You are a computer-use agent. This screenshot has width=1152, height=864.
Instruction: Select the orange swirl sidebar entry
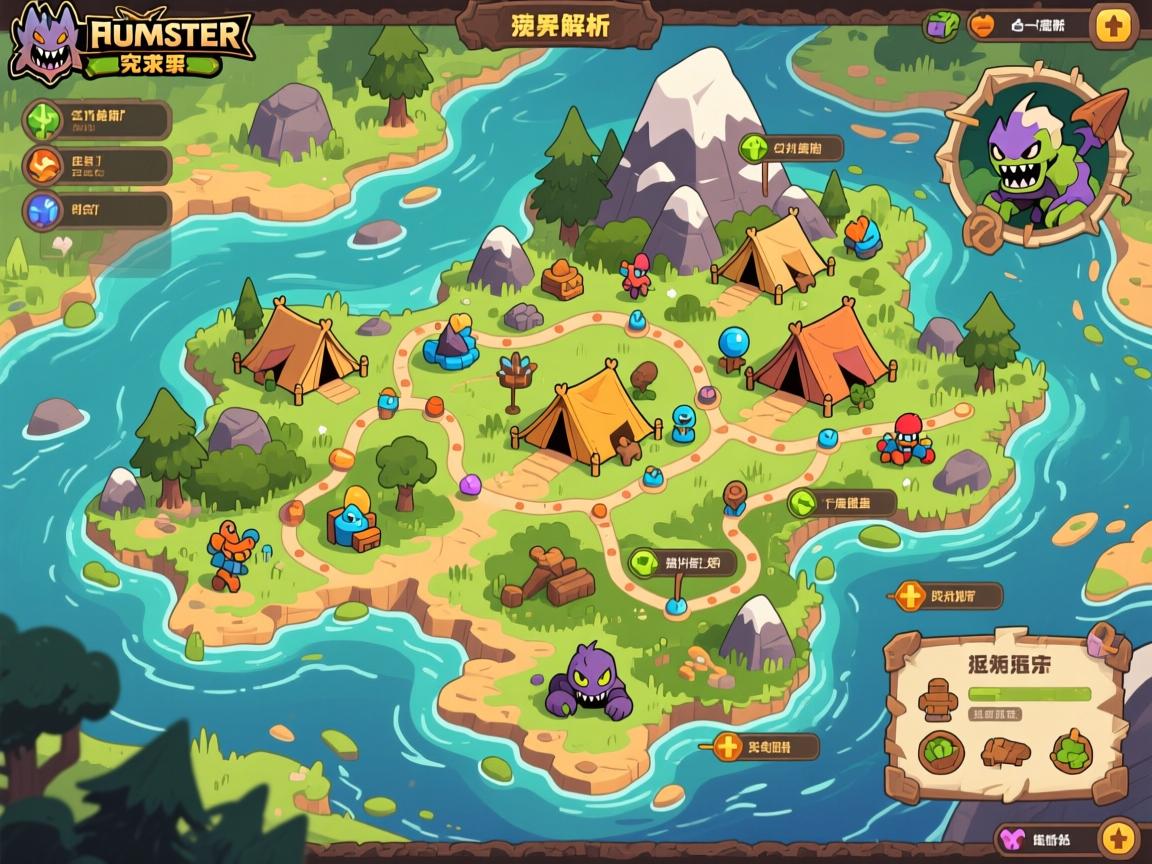(45, 166)
